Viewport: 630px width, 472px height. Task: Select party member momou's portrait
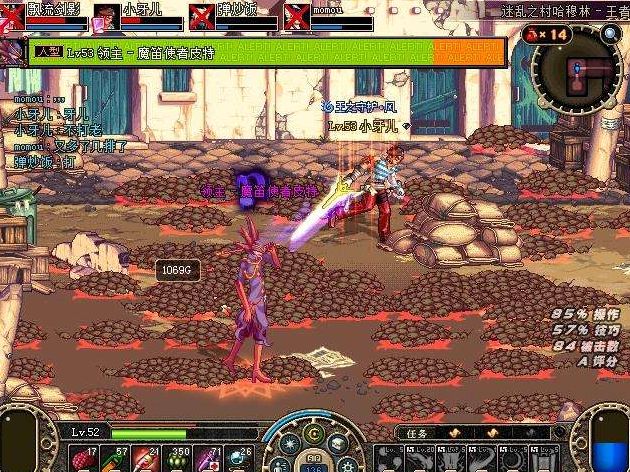coord(296,18)
